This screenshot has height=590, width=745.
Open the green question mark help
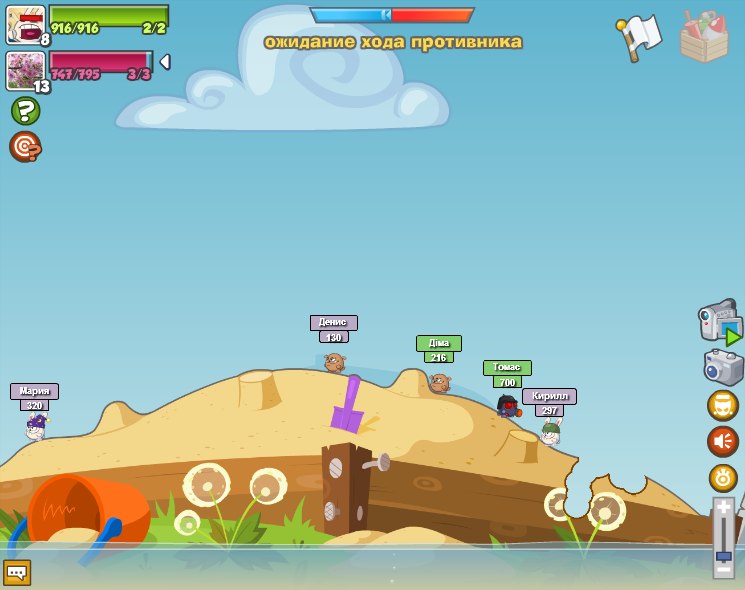coord(25,111)
